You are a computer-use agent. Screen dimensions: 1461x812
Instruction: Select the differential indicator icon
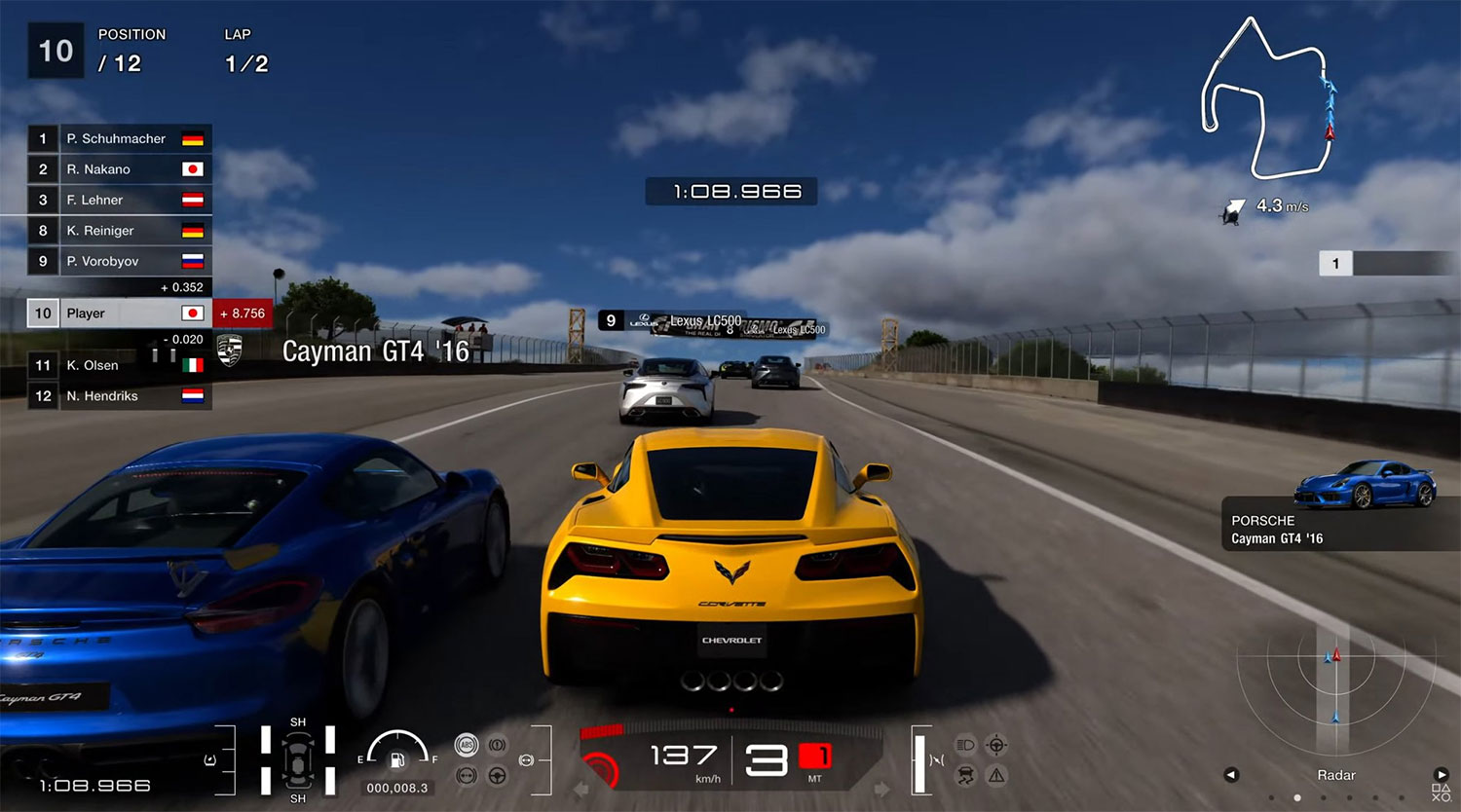pyautogui.click(x=467, y=775)
